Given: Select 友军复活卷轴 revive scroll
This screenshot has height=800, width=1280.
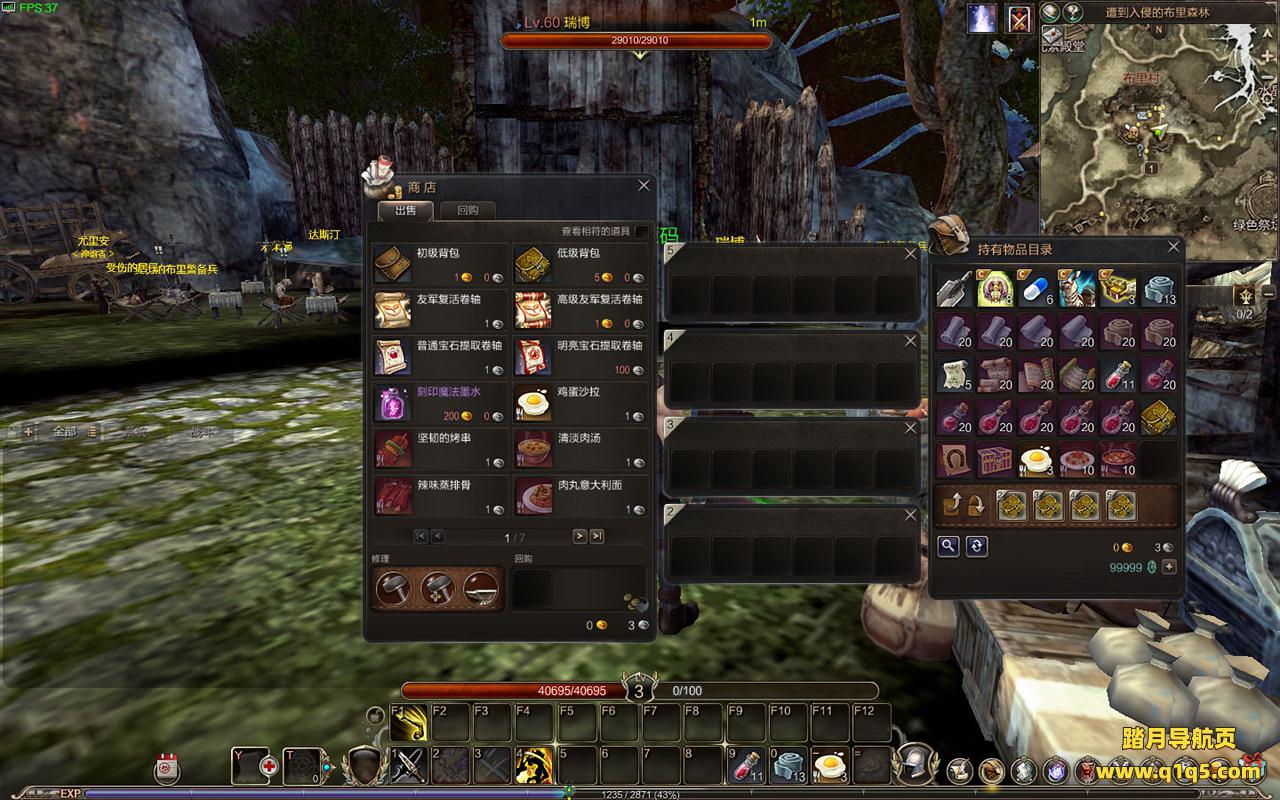Looking at the screenshot, I should 392,310.
